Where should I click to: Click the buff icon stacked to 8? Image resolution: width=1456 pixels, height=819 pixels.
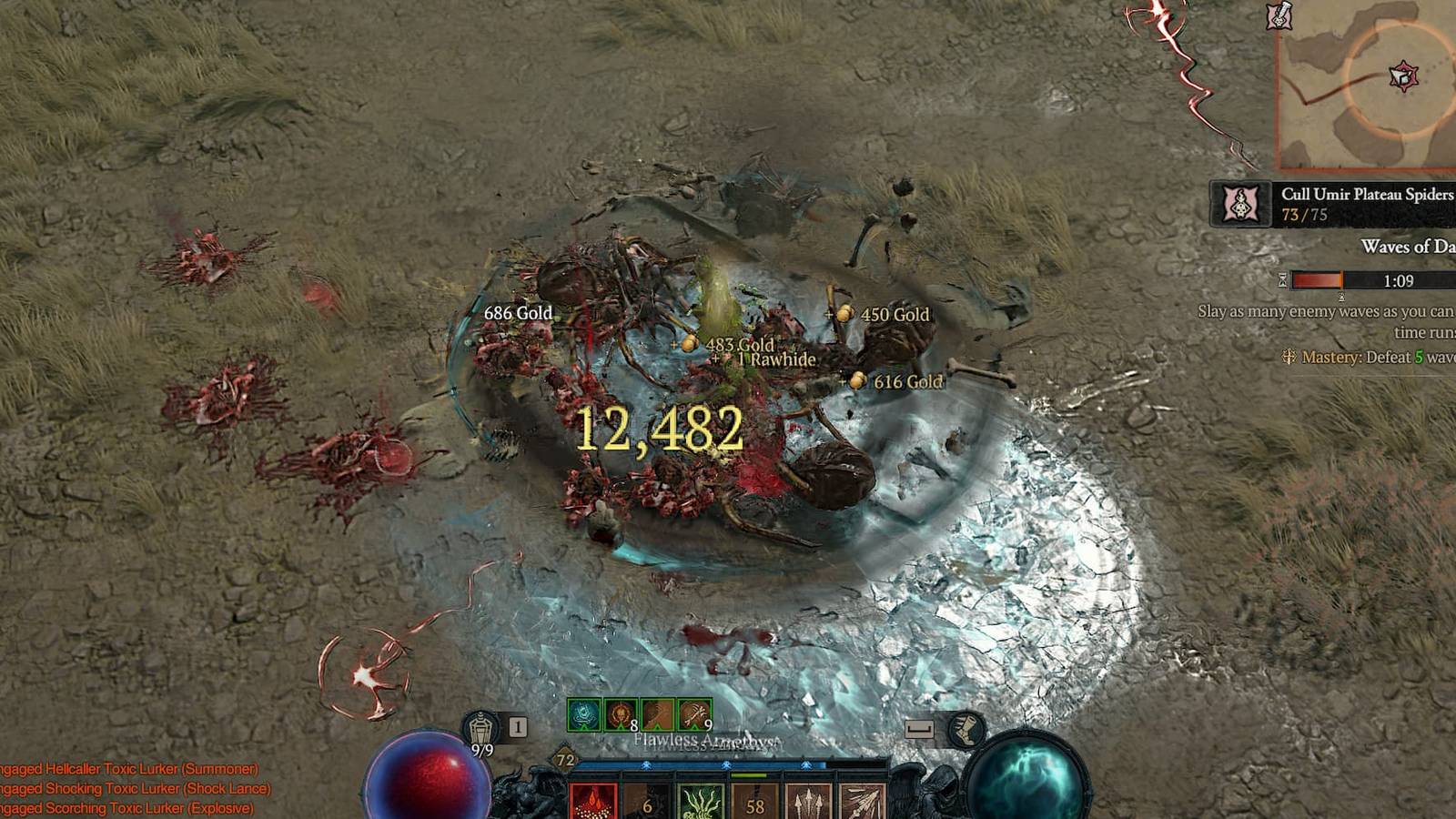(621, 713)
